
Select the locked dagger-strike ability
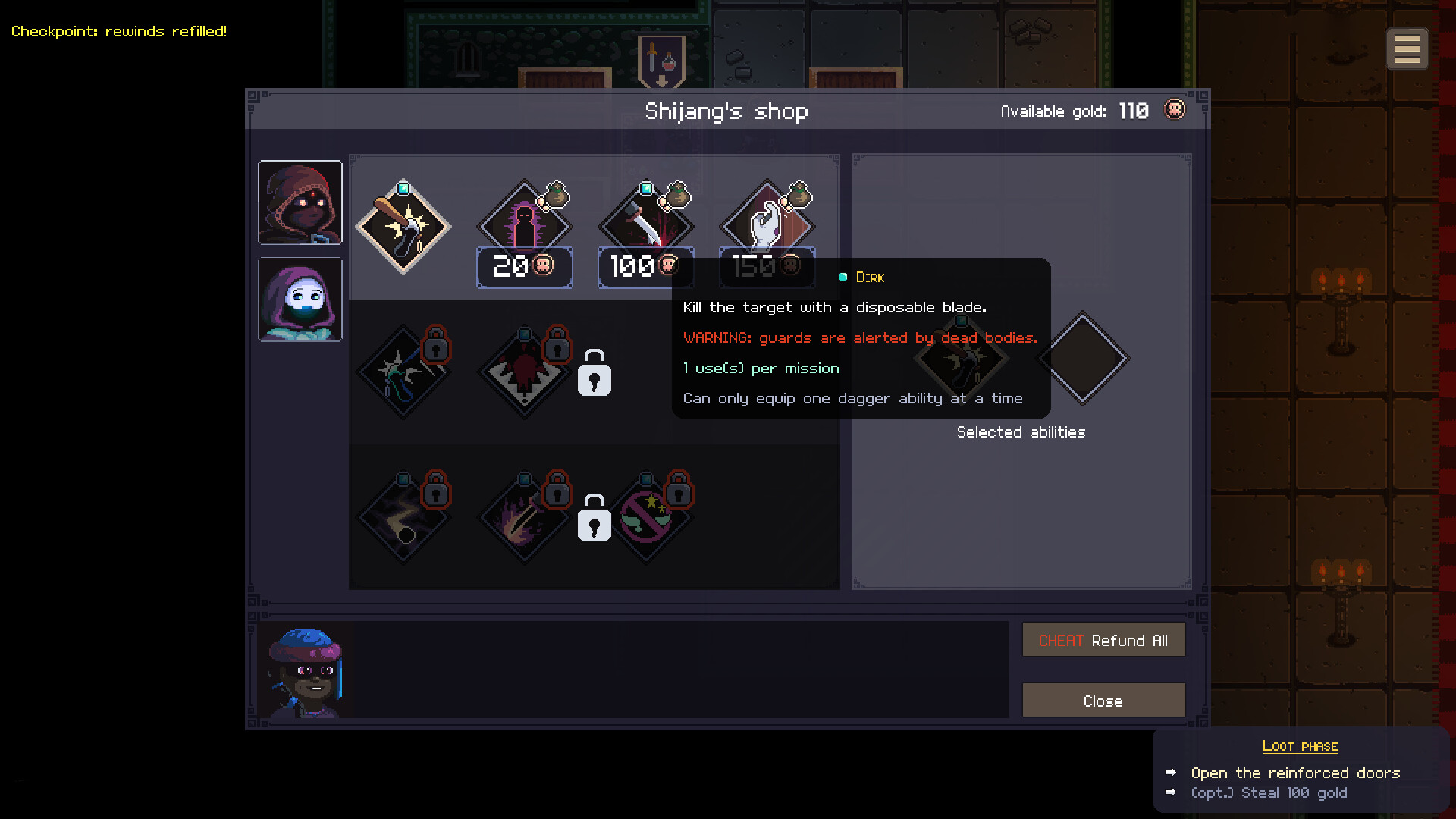click(524, 516)
